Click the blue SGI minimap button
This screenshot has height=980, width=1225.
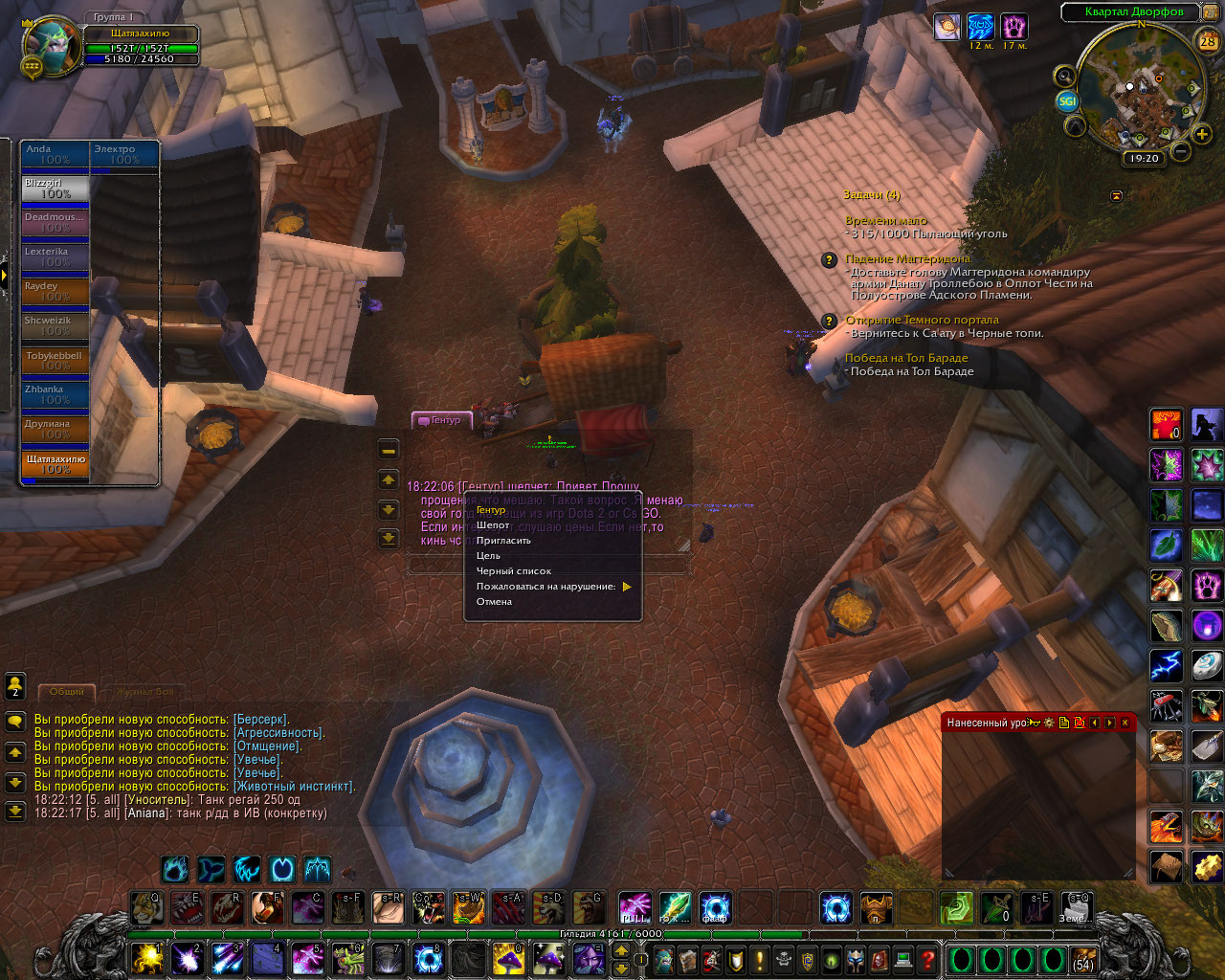(1067, 100)
